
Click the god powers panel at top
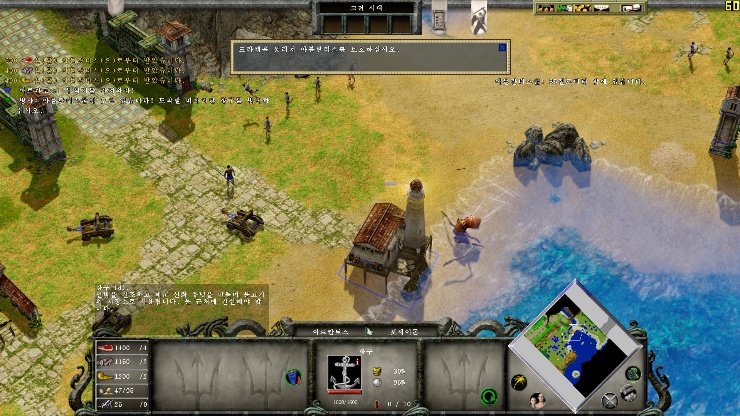pyautogui.click(x=364, y=22)
